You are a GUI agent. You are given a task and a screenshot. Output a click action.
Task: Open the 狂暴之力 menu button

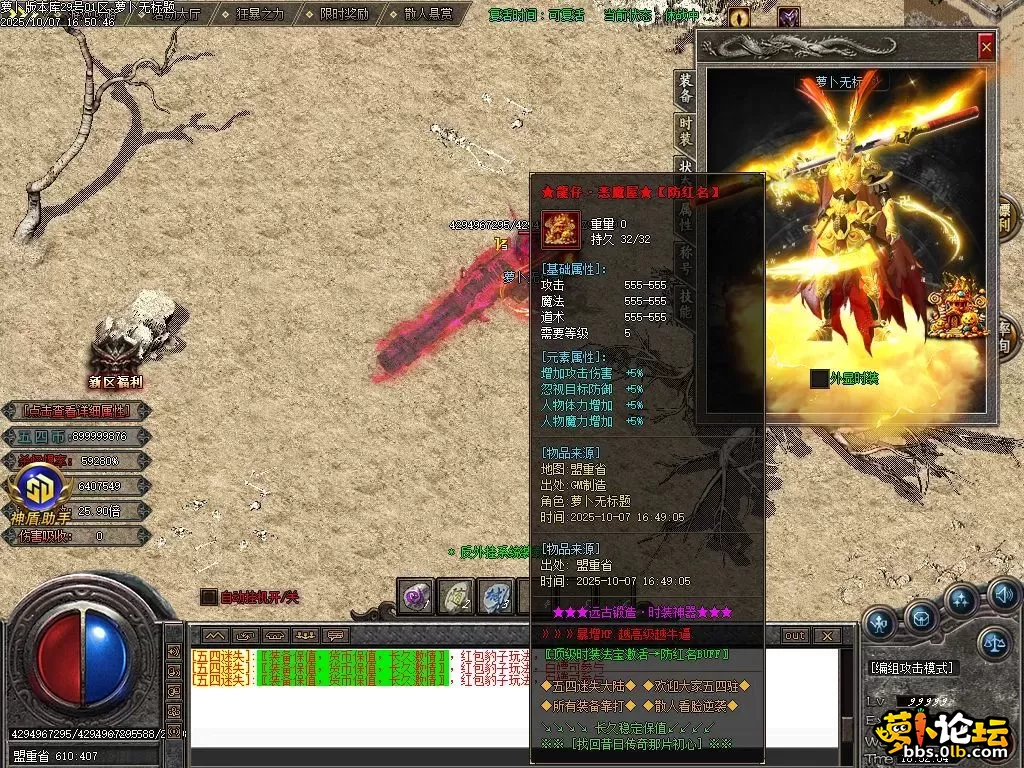262,14
